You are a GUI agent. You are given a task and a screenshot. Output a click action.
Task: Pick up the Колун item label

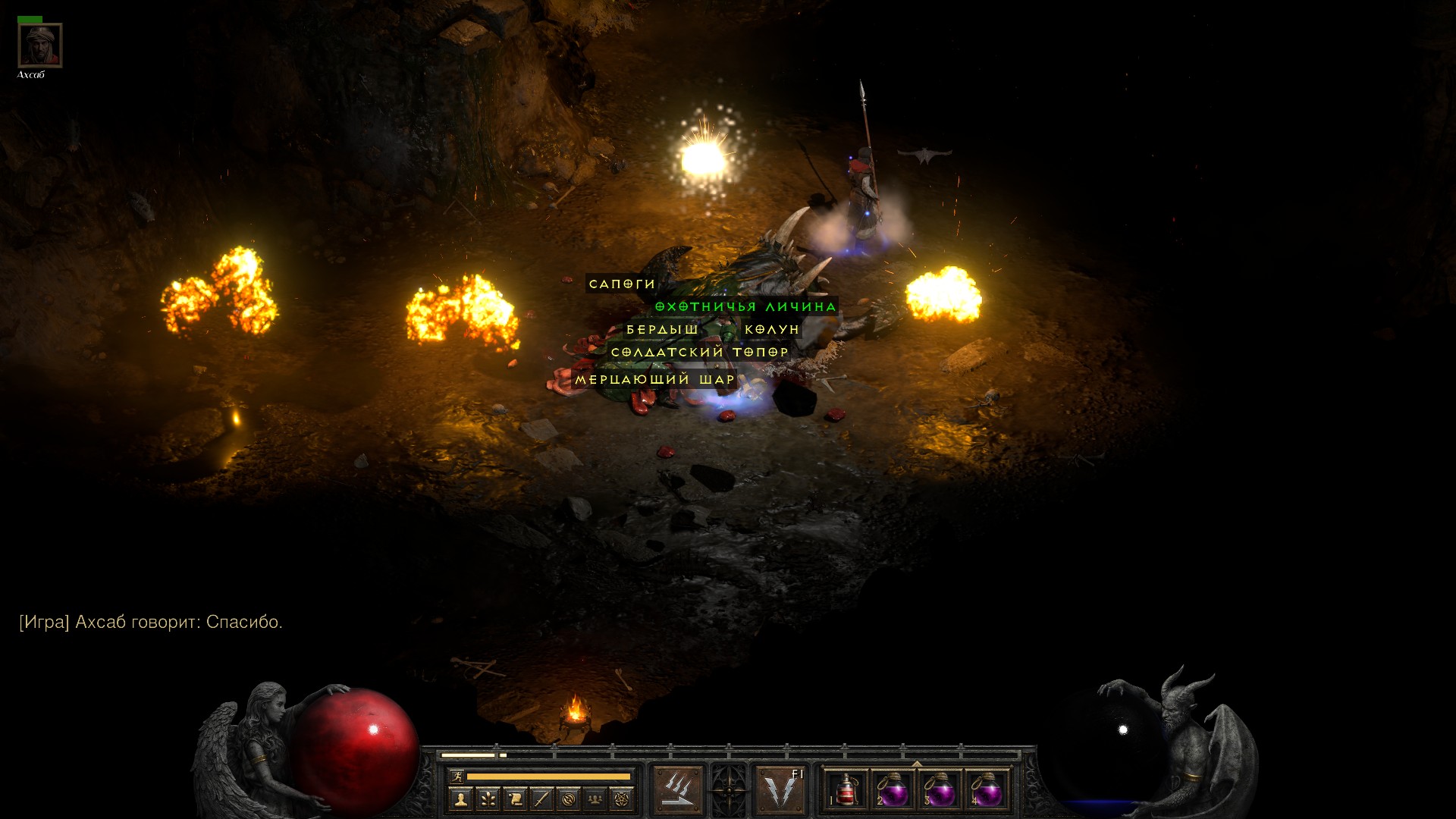pyautogui.click(x=772, y=330)
